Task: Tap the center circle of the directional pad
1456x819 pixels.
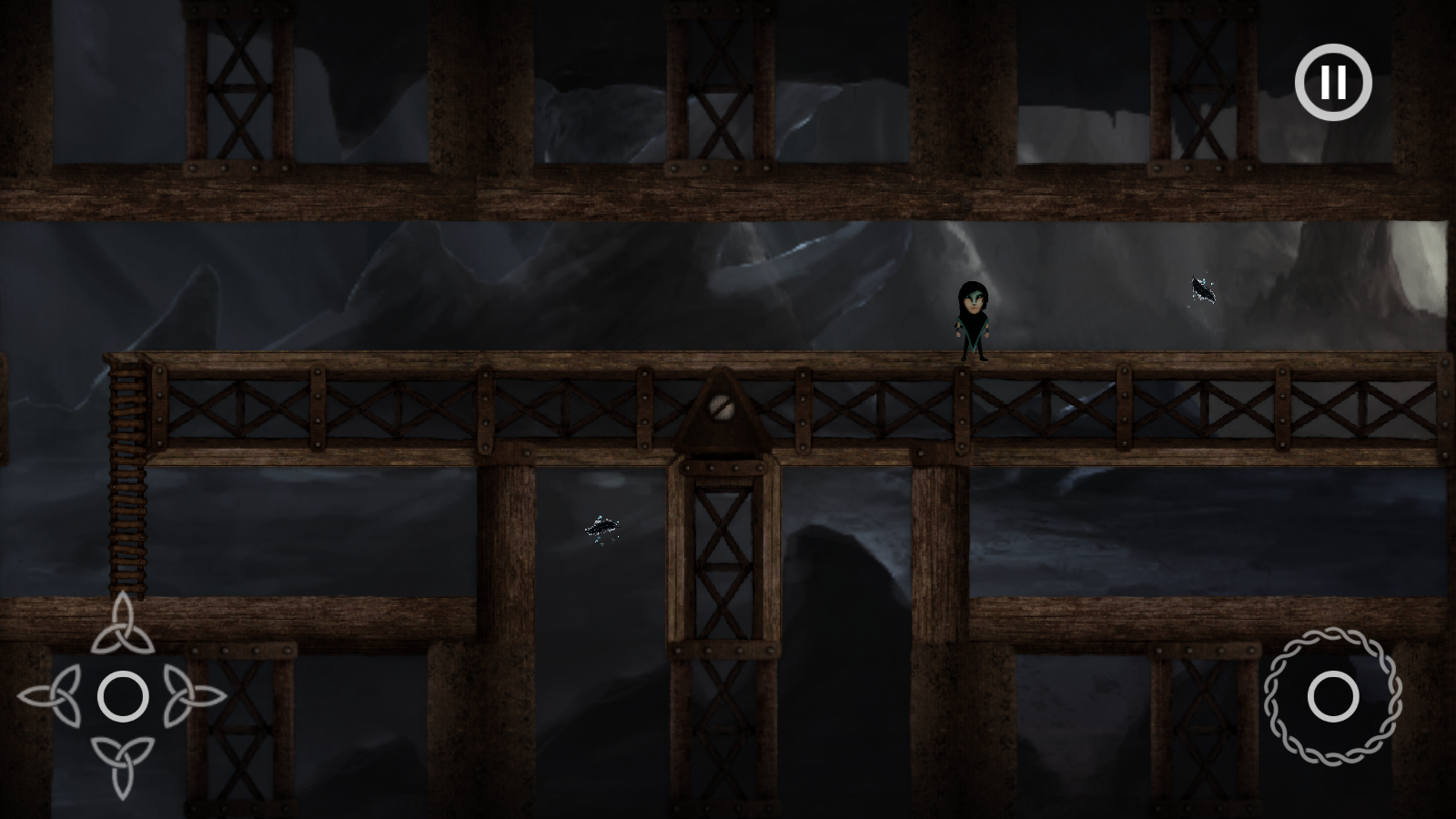Action: click(122, 697)
